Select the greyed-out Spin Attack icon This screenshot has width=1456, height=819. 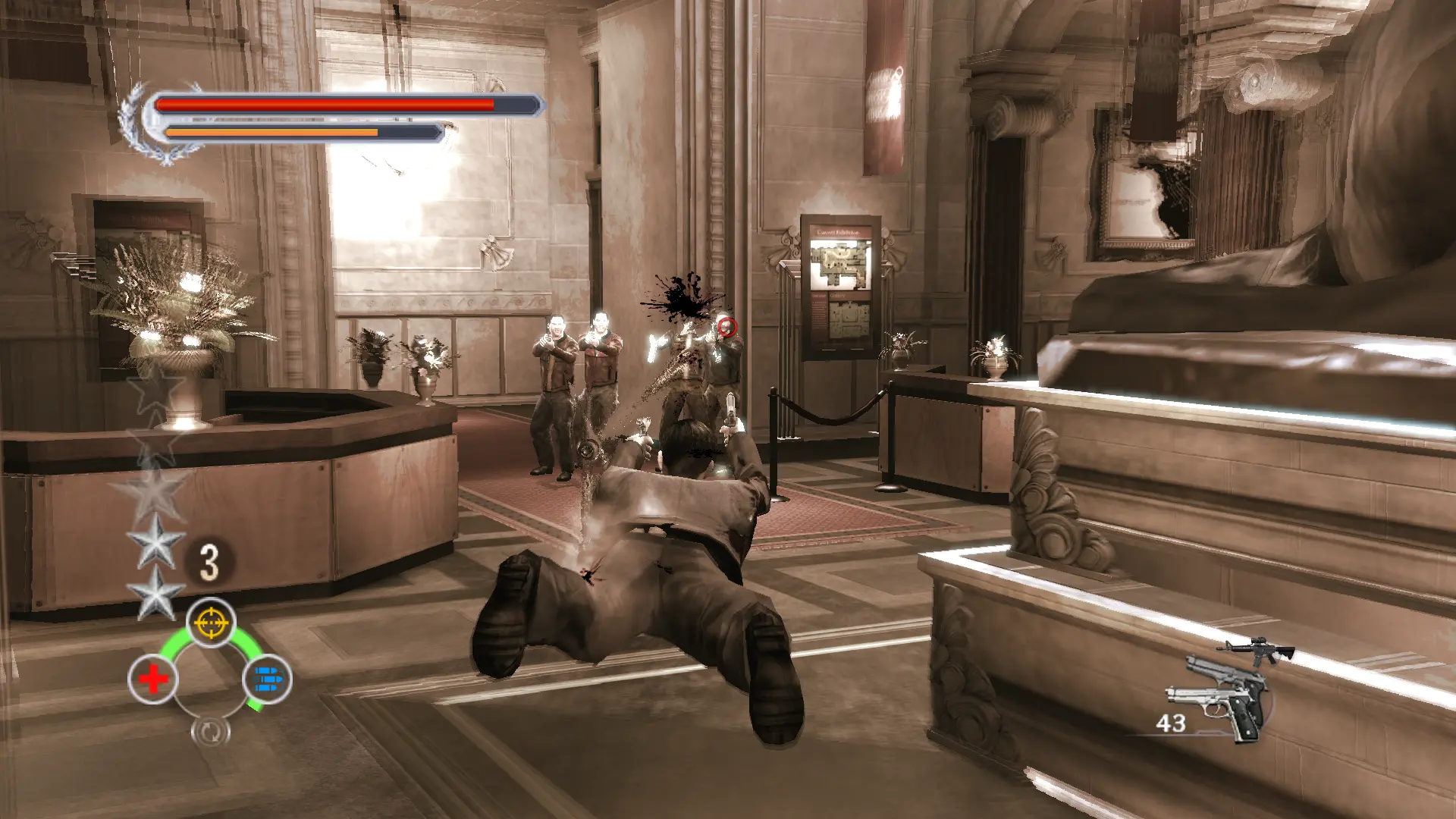tap(210, 731)
